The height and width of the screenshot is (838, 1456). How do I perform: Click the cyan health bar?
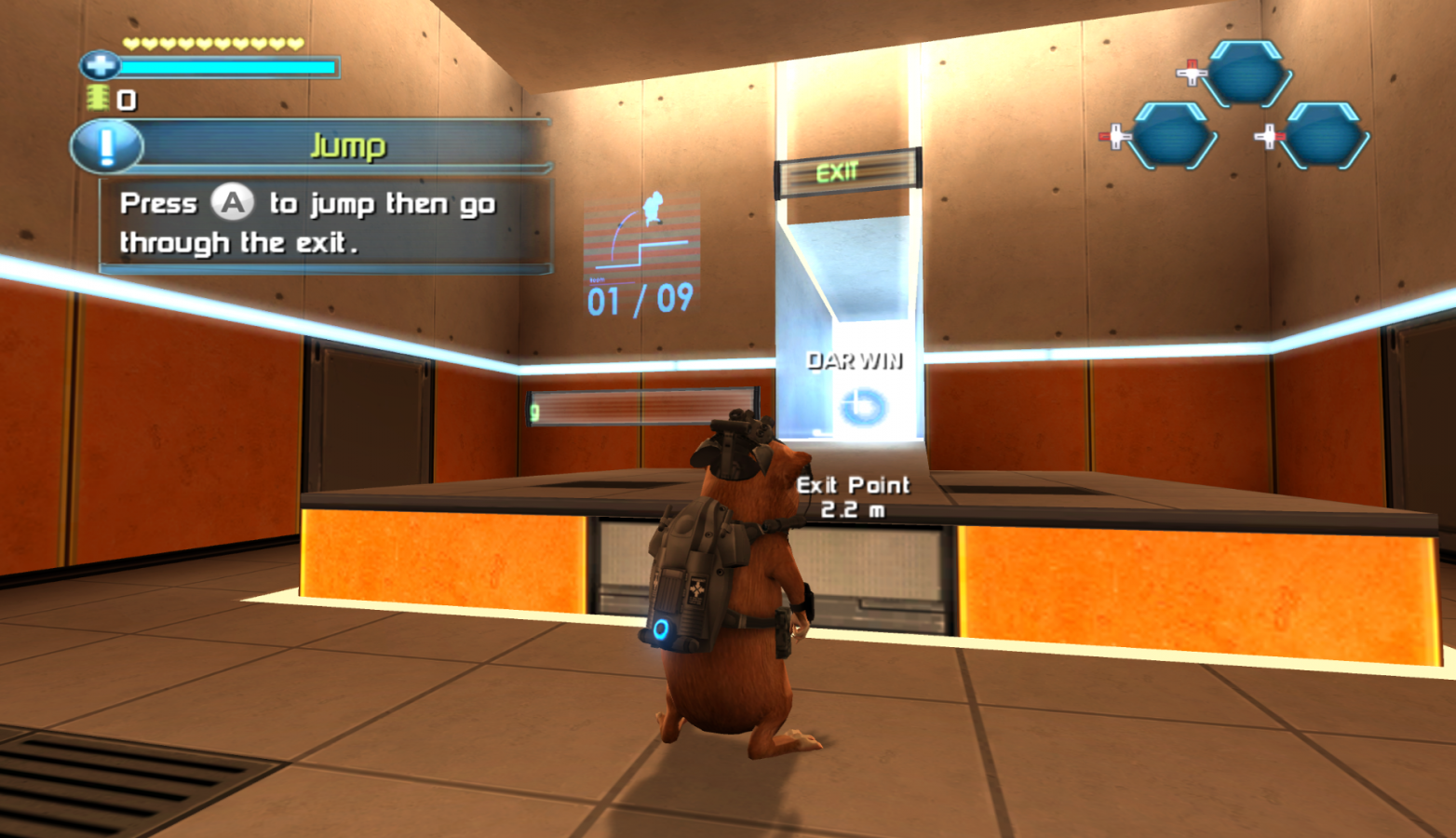coord(231,67)
